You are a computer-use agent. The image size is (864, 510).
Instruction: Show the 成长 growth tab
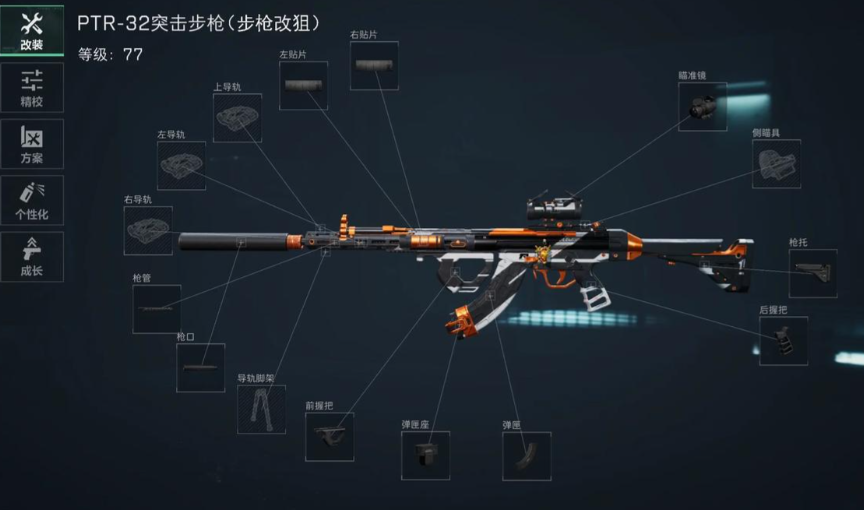click(x=31, y=256)
